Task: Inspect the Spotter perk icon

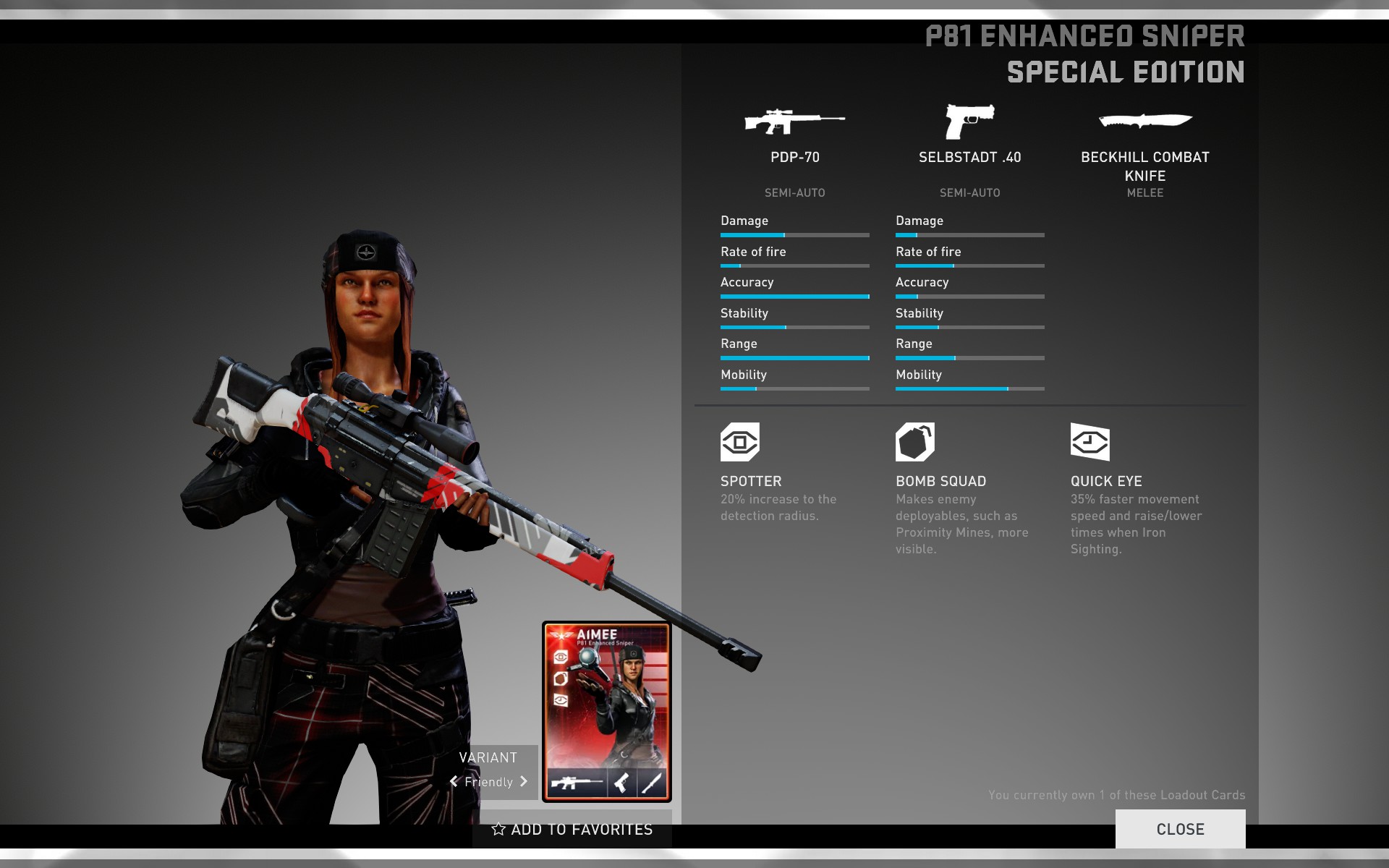Action: (739, 442)
